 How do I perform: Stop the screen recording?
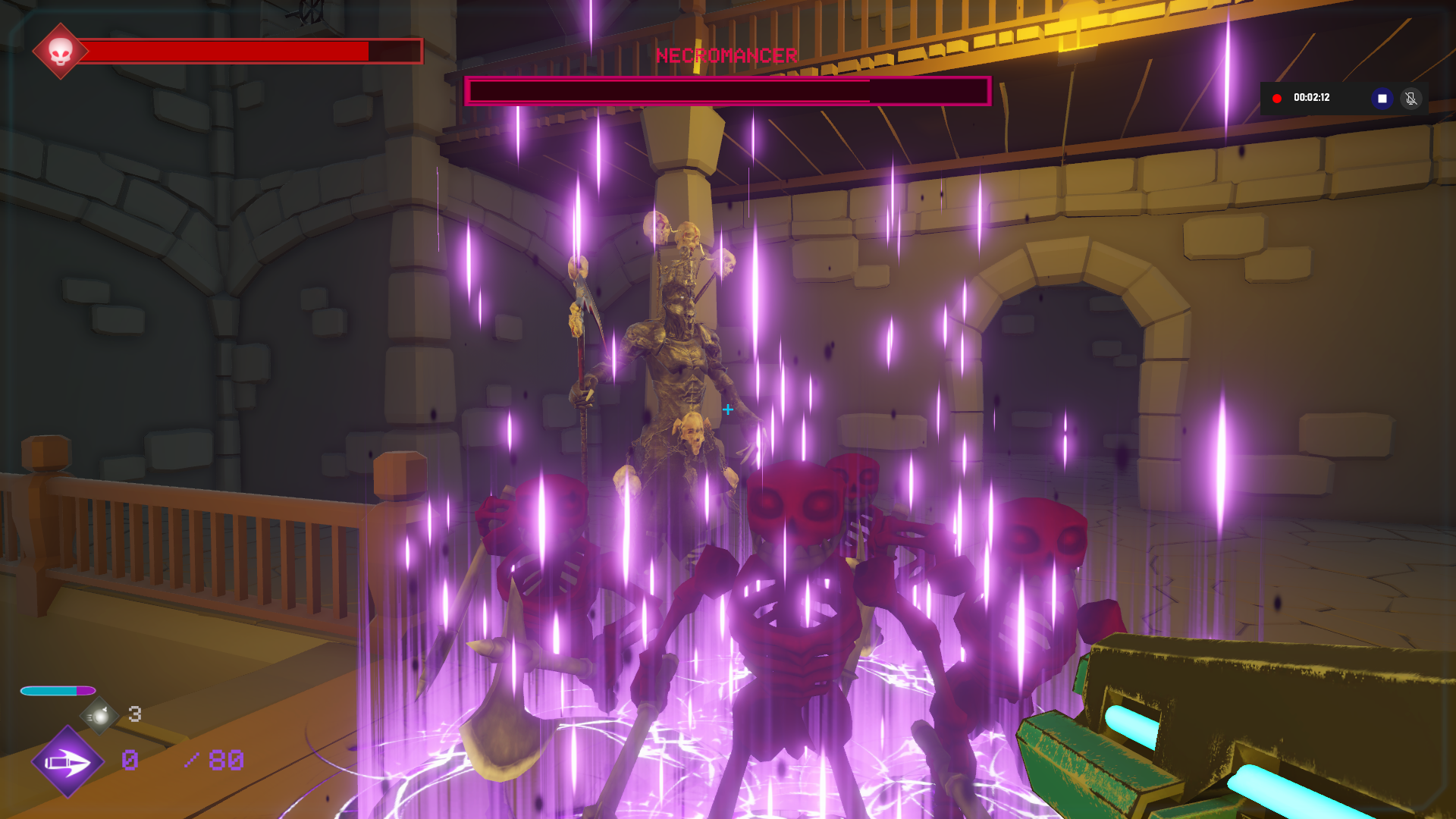point(1382,99)
